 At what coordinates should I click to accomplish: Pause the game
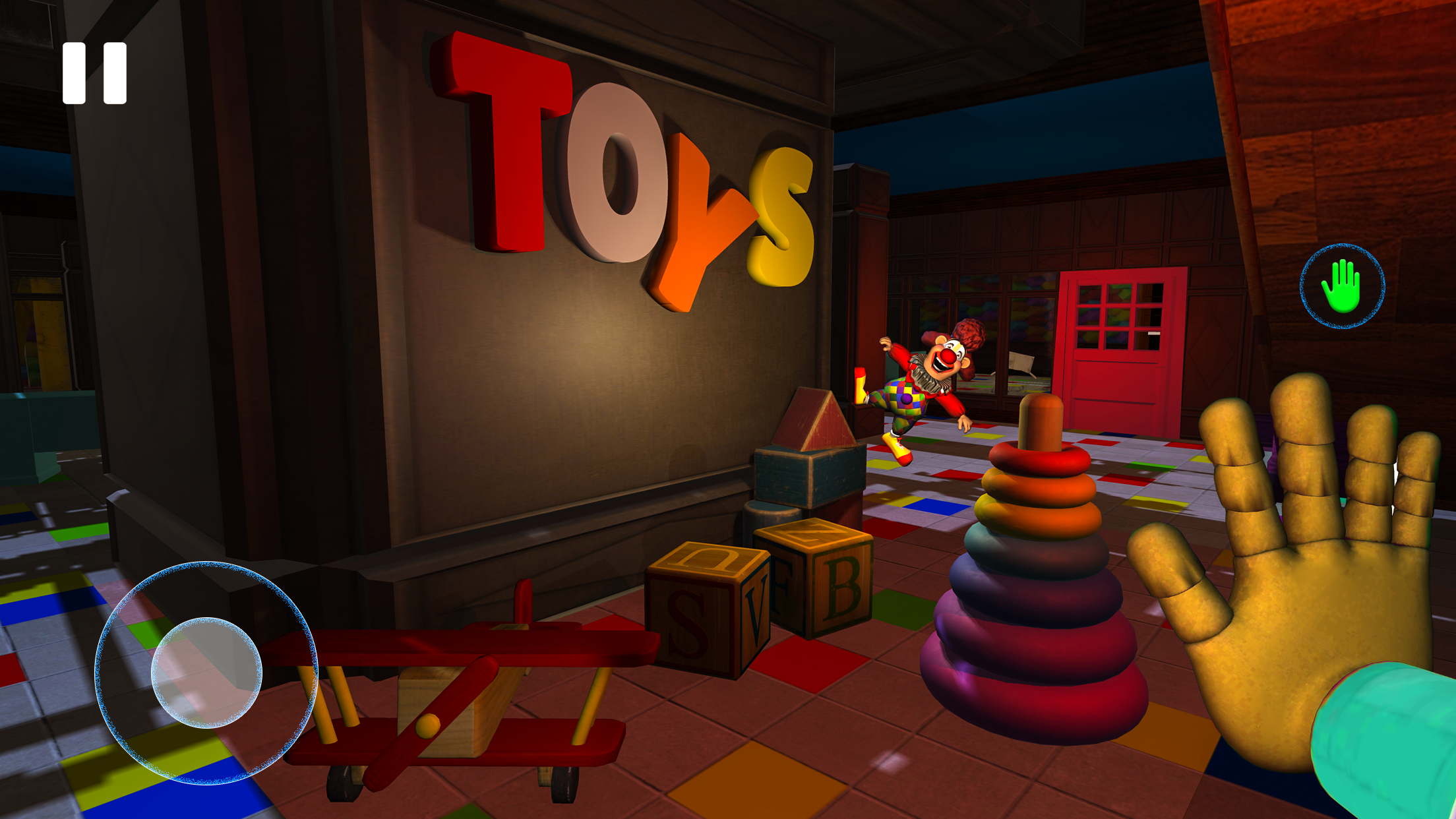pos(96,73)
